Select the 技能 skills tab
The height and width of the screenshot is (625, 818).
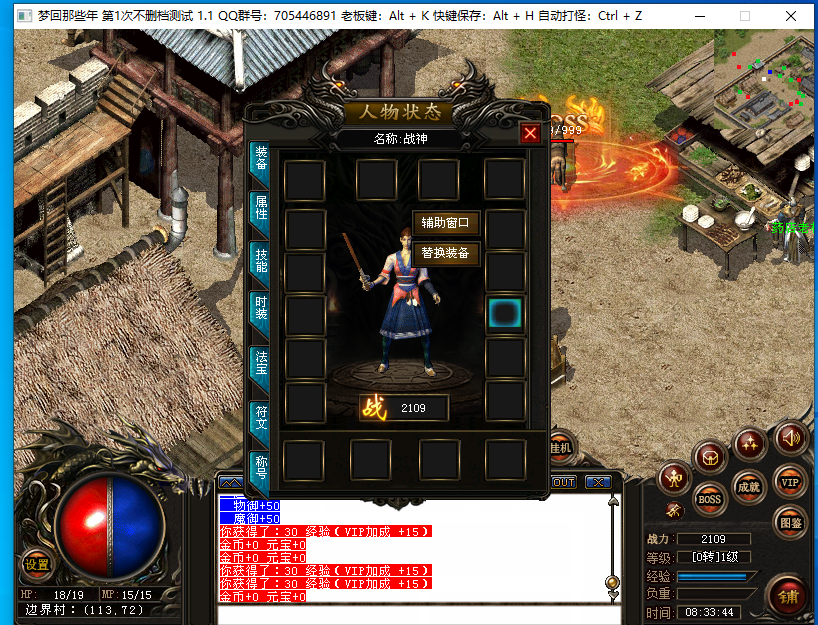tap(261, 262)
